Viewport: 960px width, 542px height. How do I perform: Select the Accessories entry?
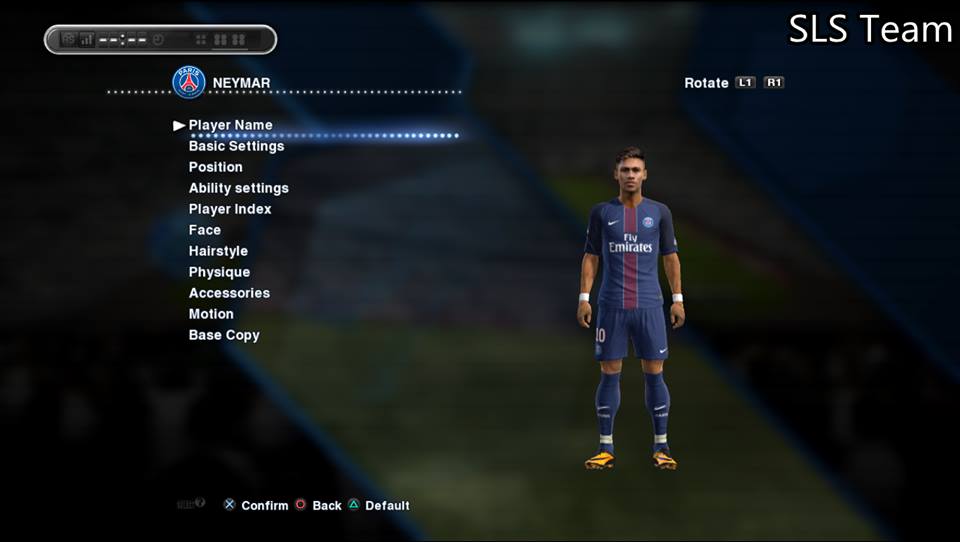coord(229,293)
